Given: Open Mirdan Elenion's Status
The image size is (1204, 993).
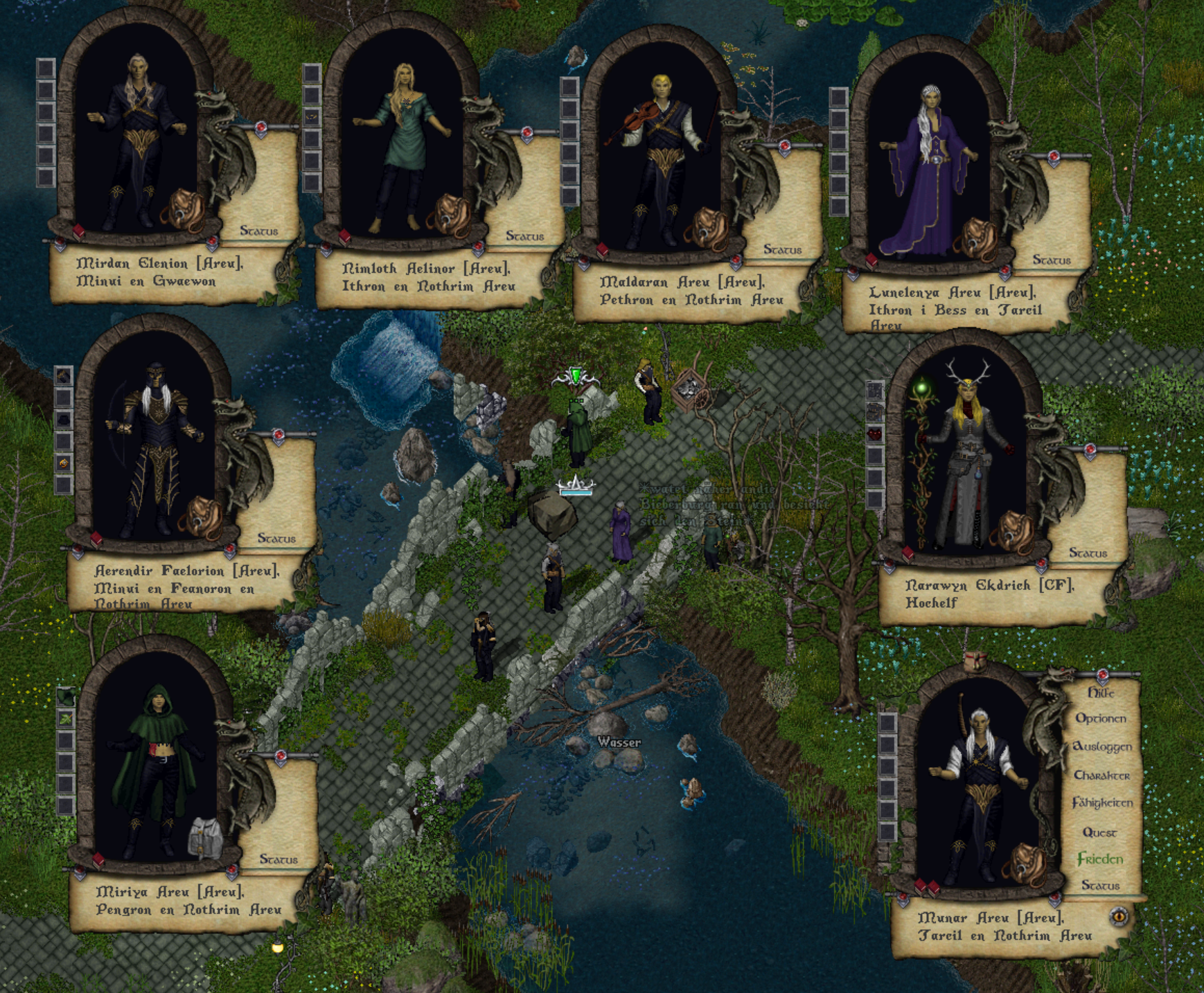Looking at the screenshot, I should [258, 231].
